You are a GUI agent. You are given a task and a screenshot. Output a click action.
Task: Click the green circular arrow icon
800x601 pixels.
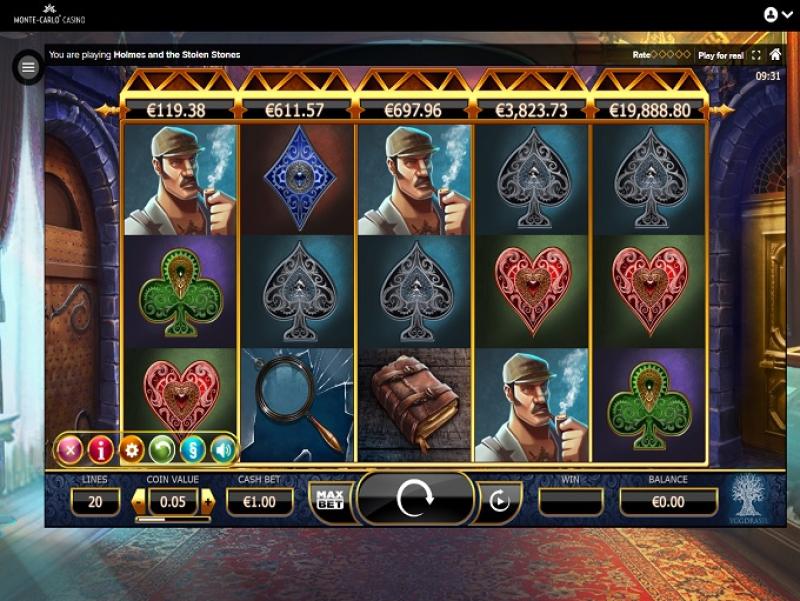(x=162, y=450)
